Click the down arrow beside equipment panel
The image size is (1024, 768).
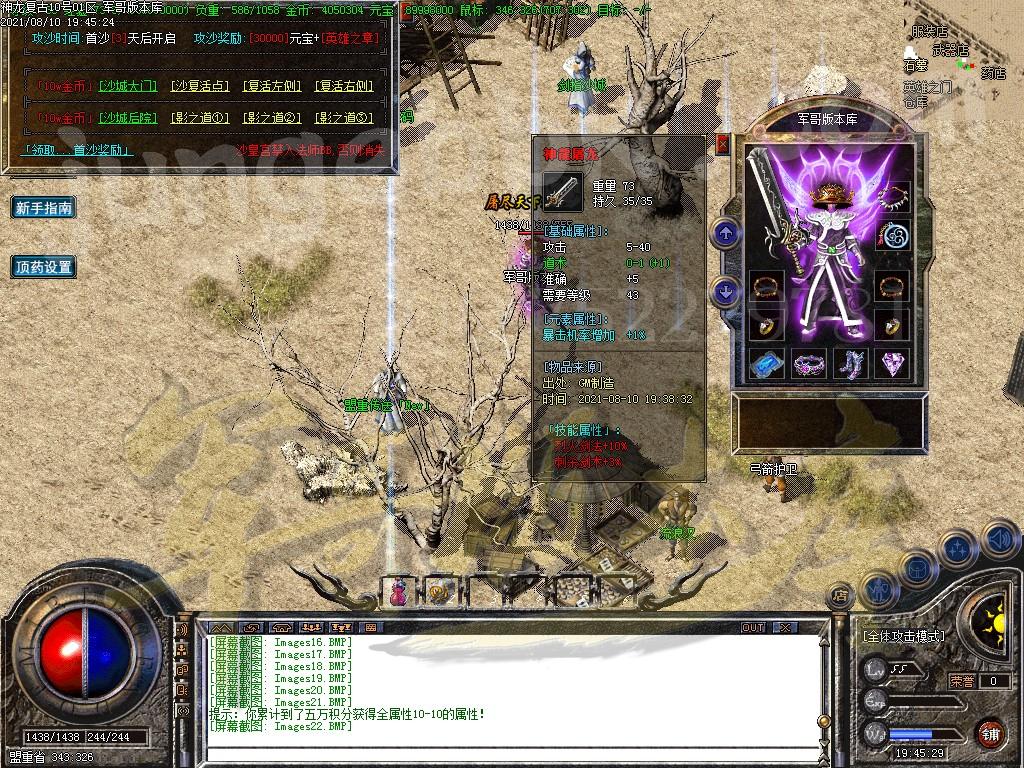(725, 291)
